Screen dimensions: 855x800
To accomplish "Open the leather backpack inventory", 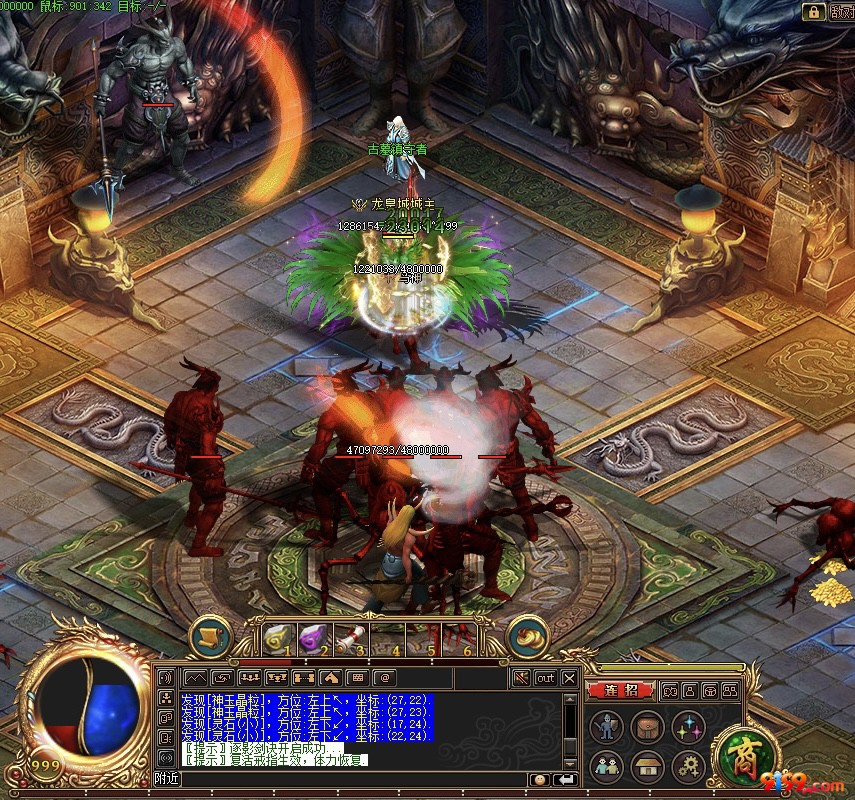I will point(647,726).
